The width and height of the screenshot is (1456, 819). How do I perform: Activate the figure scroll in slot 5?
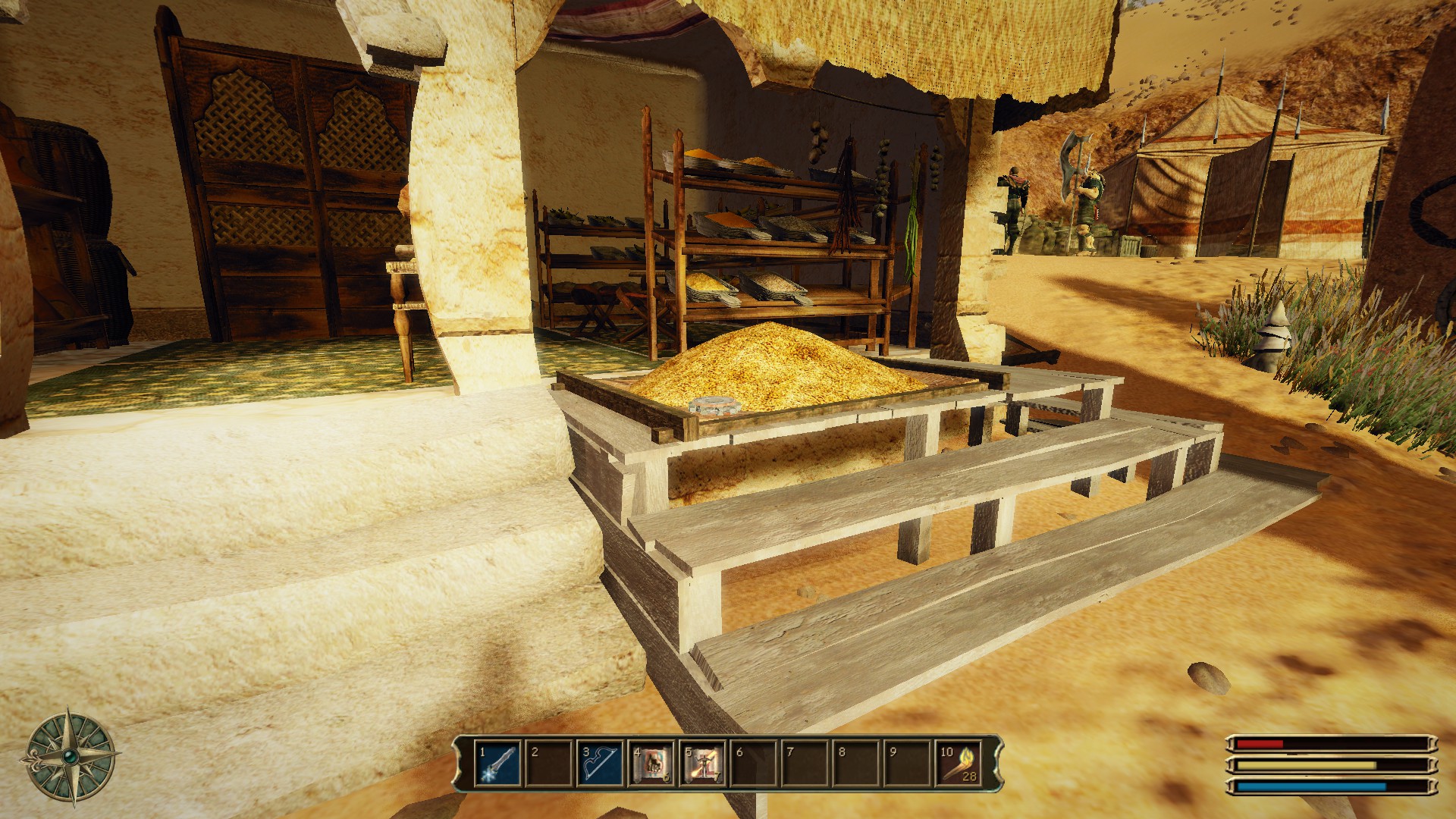702,763
